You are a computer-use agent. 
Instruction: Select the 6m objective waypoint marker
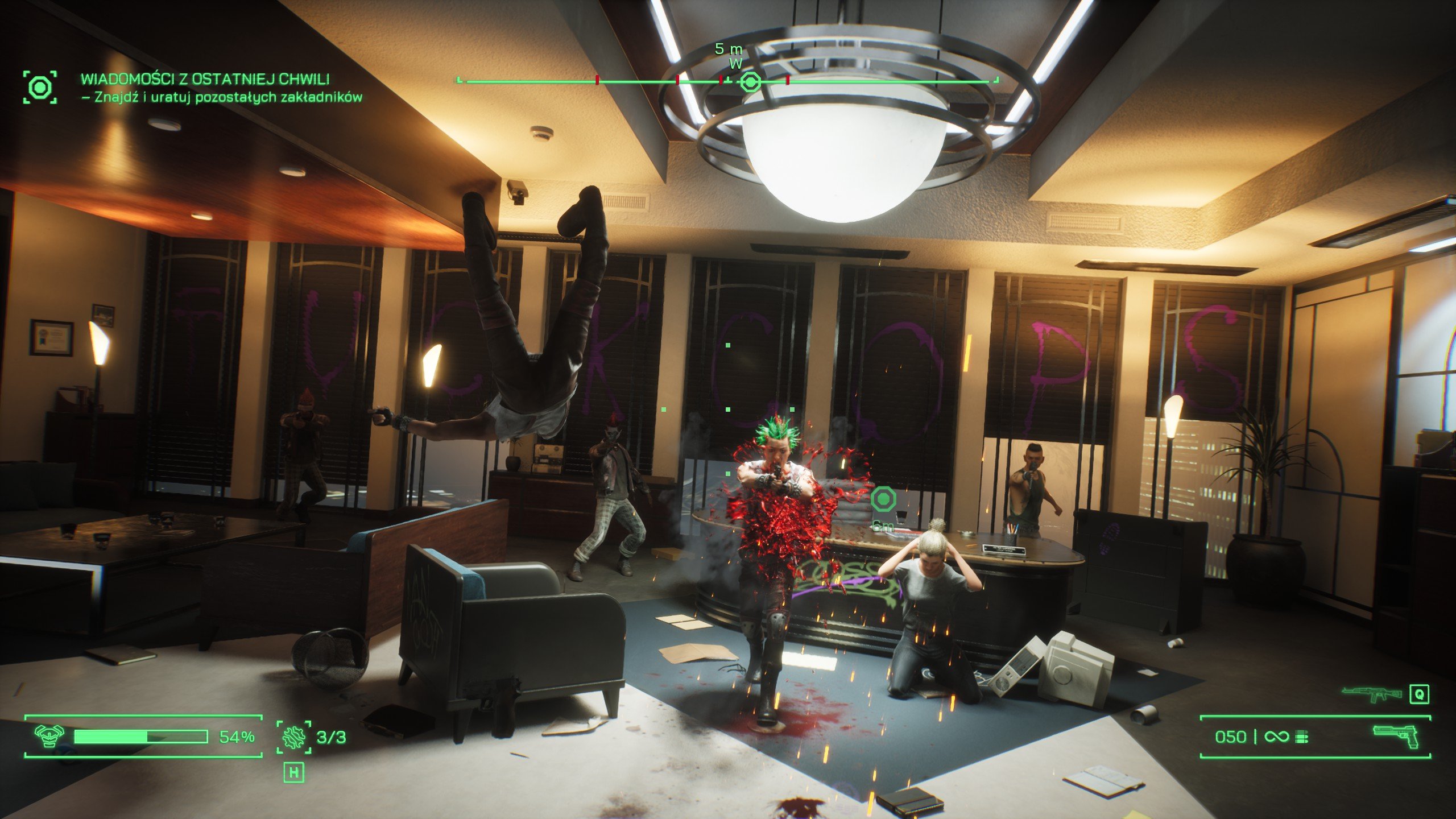coord(883,500)
